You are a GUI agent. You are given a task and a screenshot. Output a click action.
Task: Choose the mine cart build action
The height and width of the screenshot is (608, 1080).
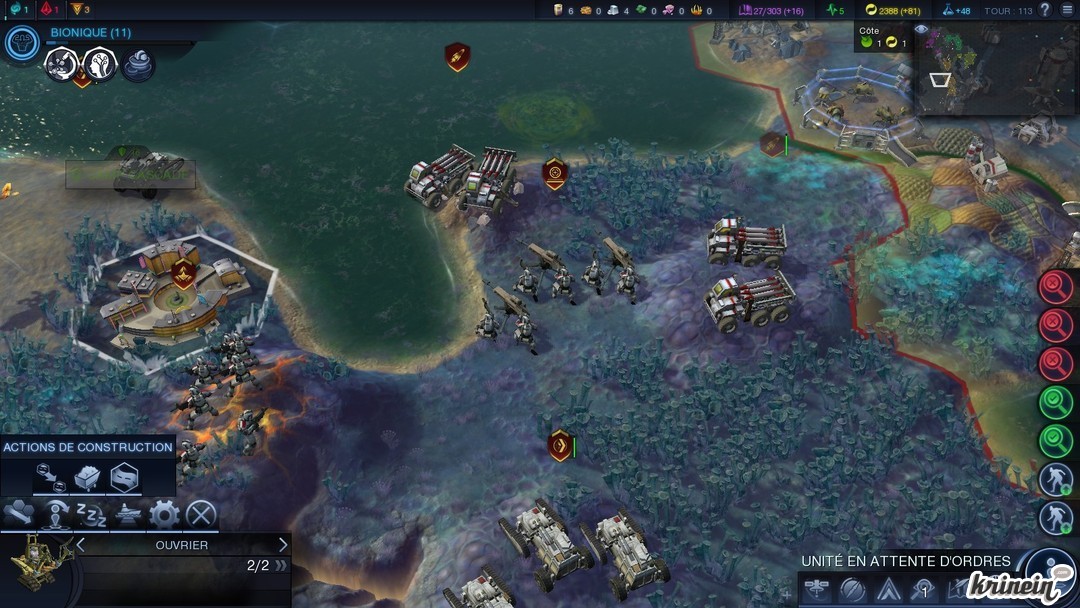pyautogui.click(x=88, y=476)
